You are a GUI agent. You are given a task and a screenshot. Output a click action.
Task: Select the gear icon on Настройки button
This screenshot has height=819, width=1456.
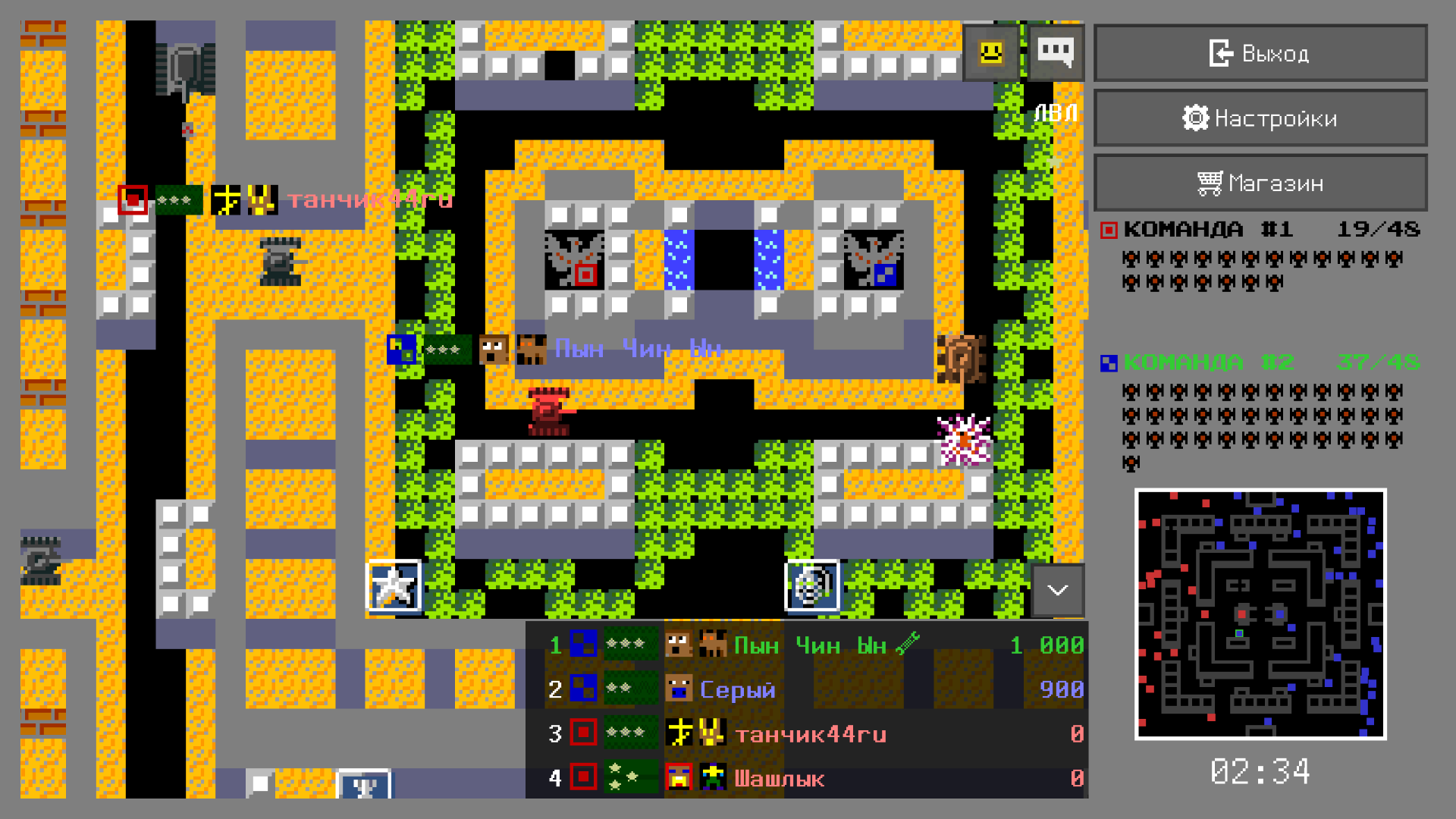click(x=1195, y=118)
